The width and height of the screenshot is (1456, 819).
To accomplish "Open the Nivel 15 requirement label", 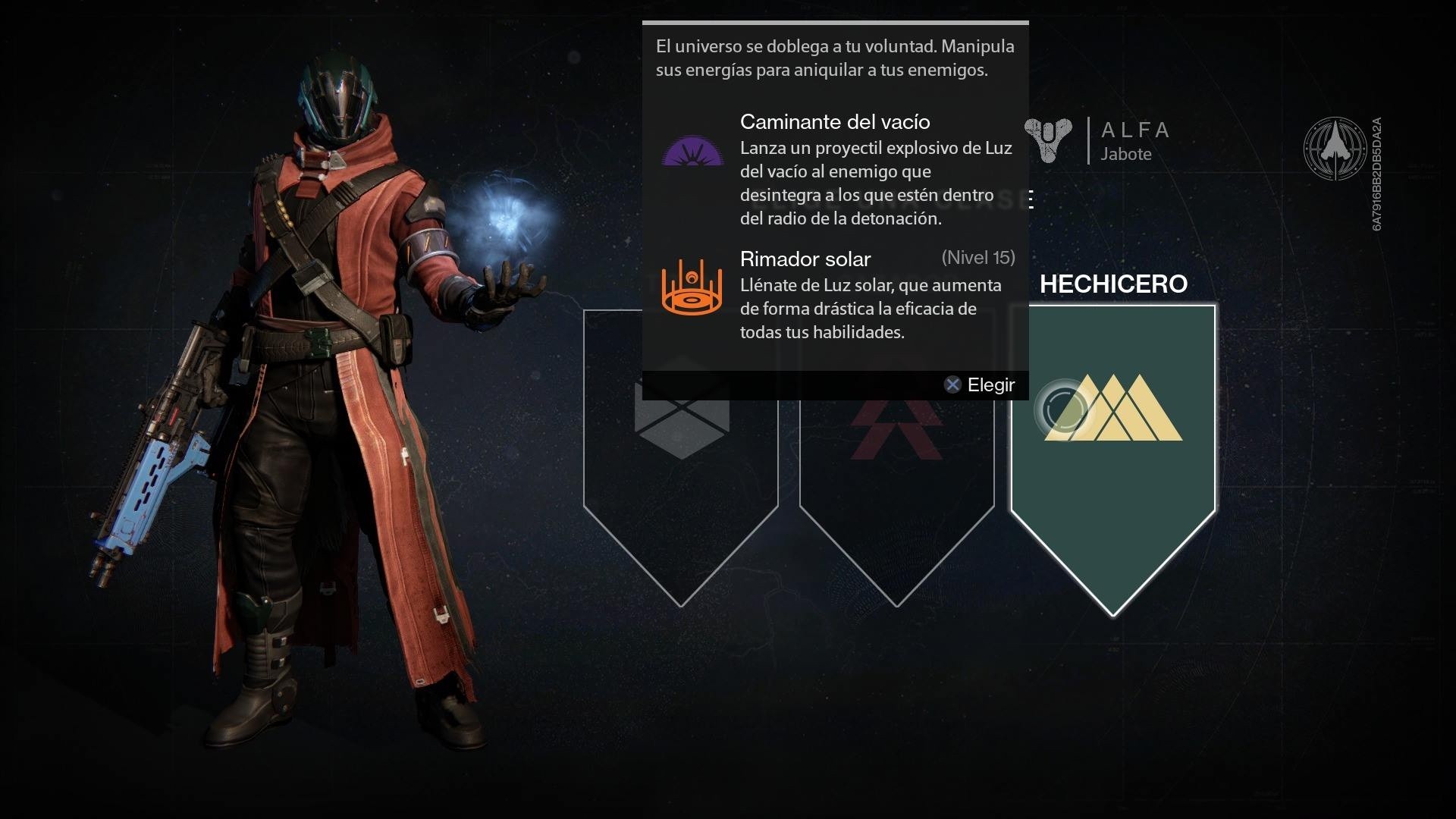I will click(x=978, y=258).
